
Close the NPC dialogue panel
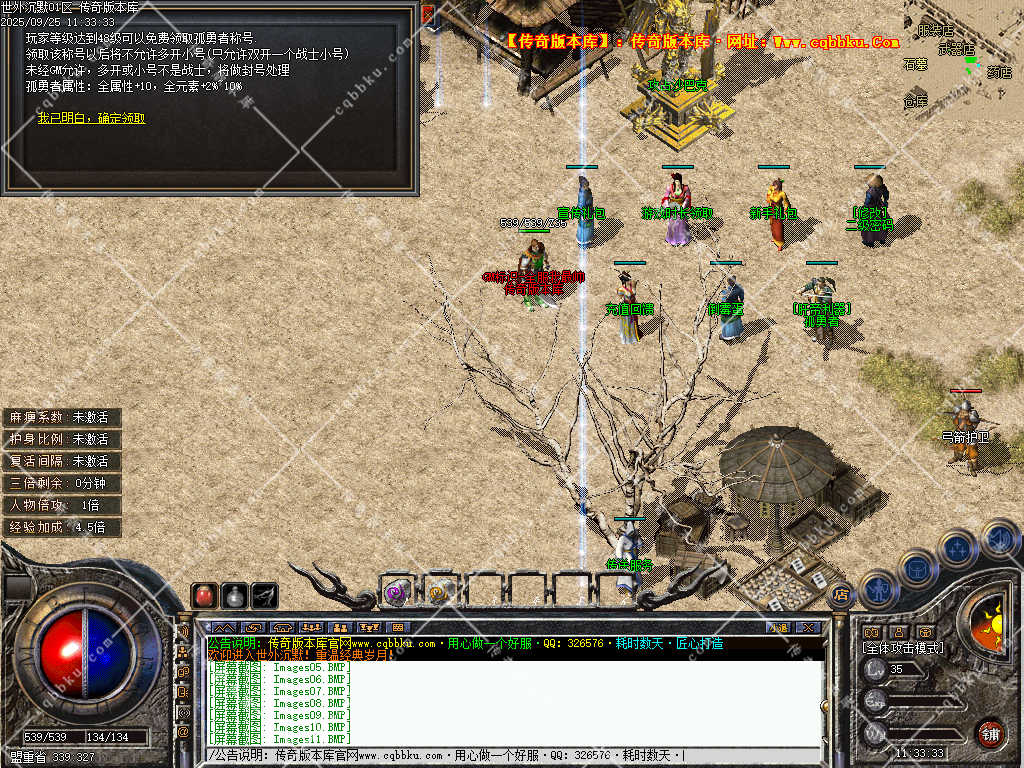[428, 15]
